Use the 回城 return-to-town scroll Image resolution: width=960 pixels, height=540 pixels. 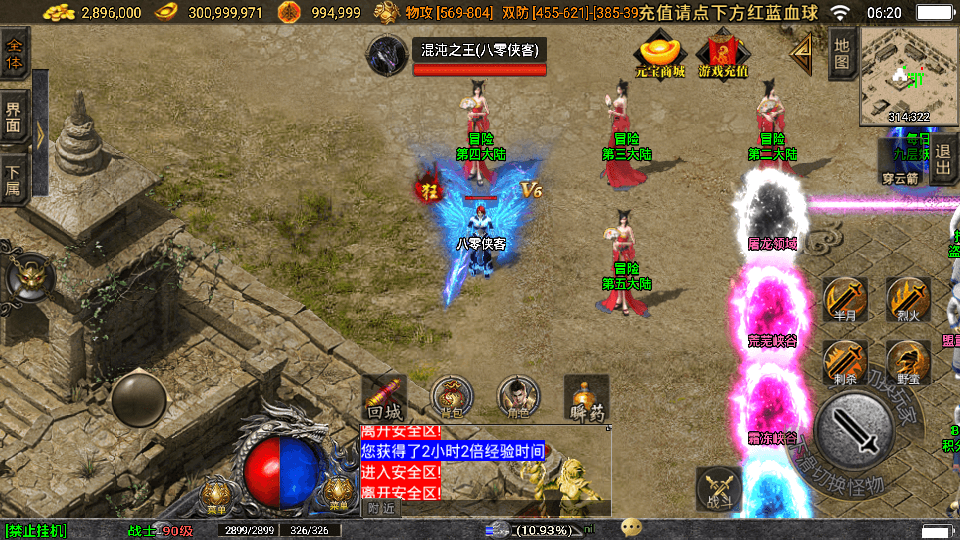384,398
